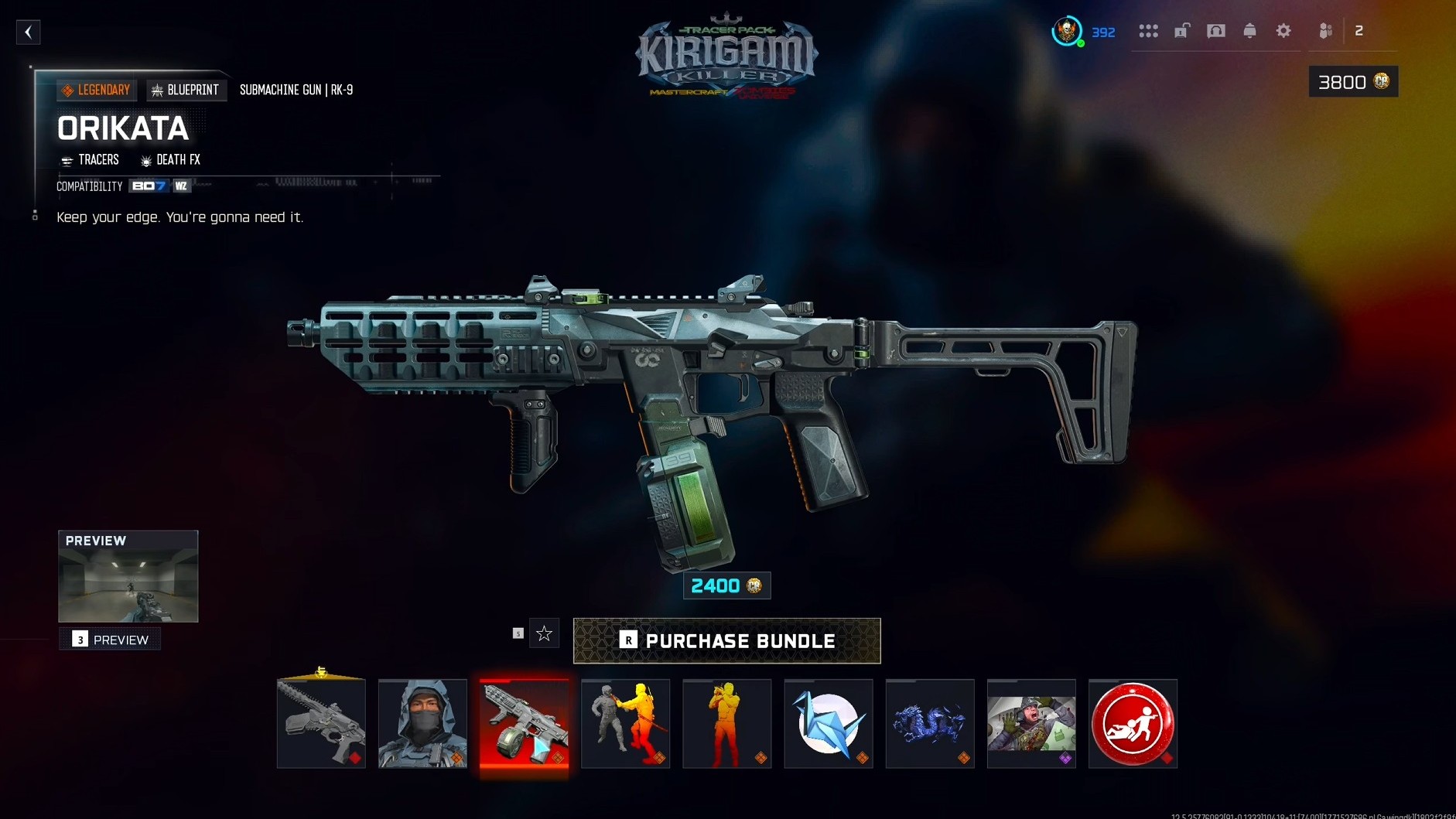
Task: Open the in-game settings gear
Action: click(1284, 31)
